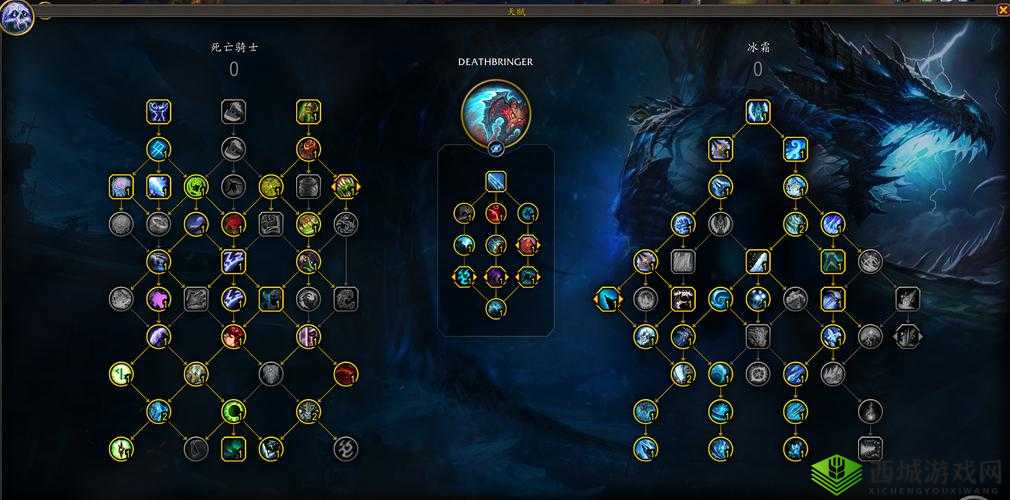Viewport: 1010px width, 500px height.
Task: Click the small swap button under the Deathbringer portrait
Action: tap(495, 148)
